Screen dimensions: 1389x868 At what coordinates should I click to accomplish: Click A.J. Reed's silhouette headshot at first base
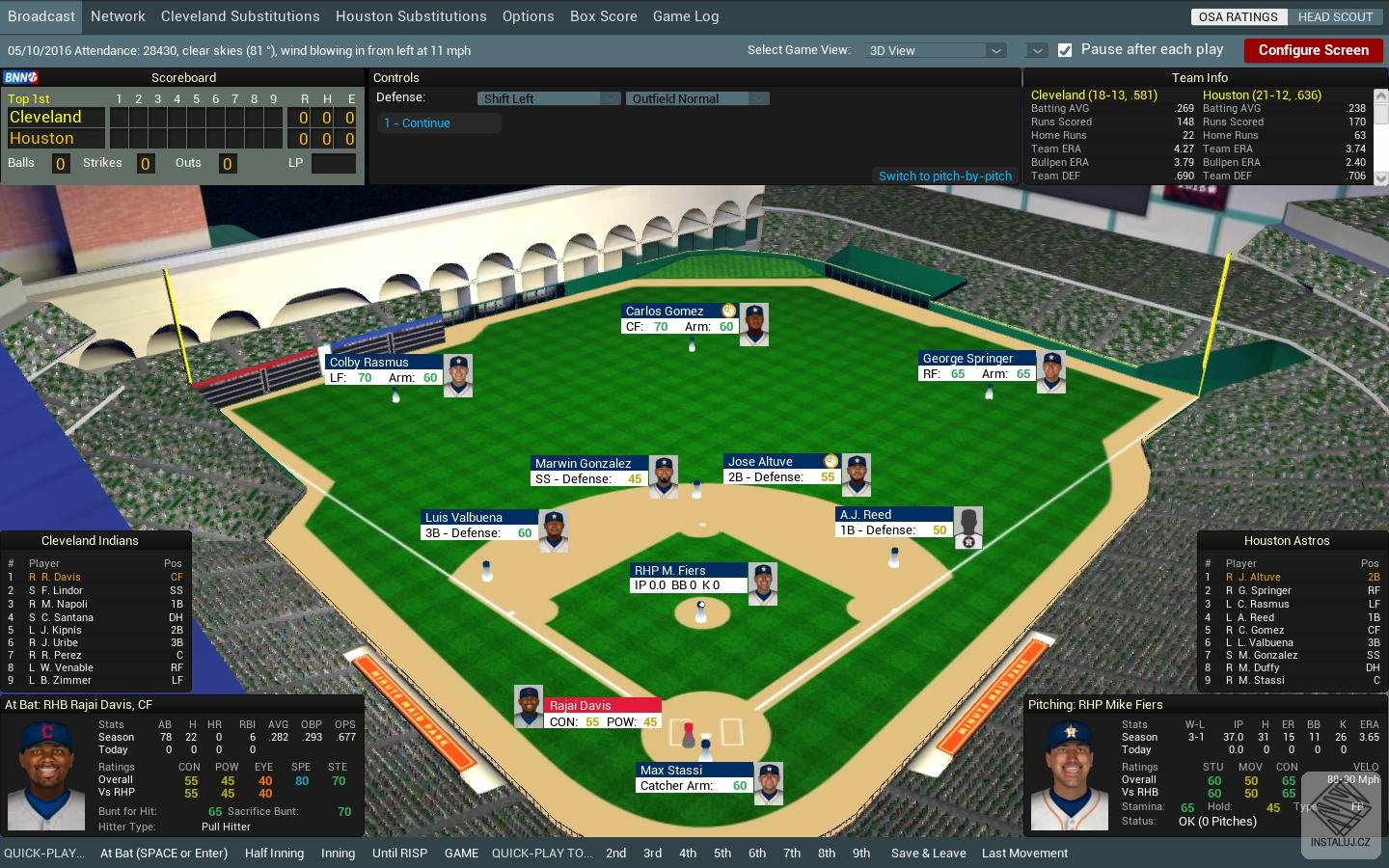tap(967, 526)
